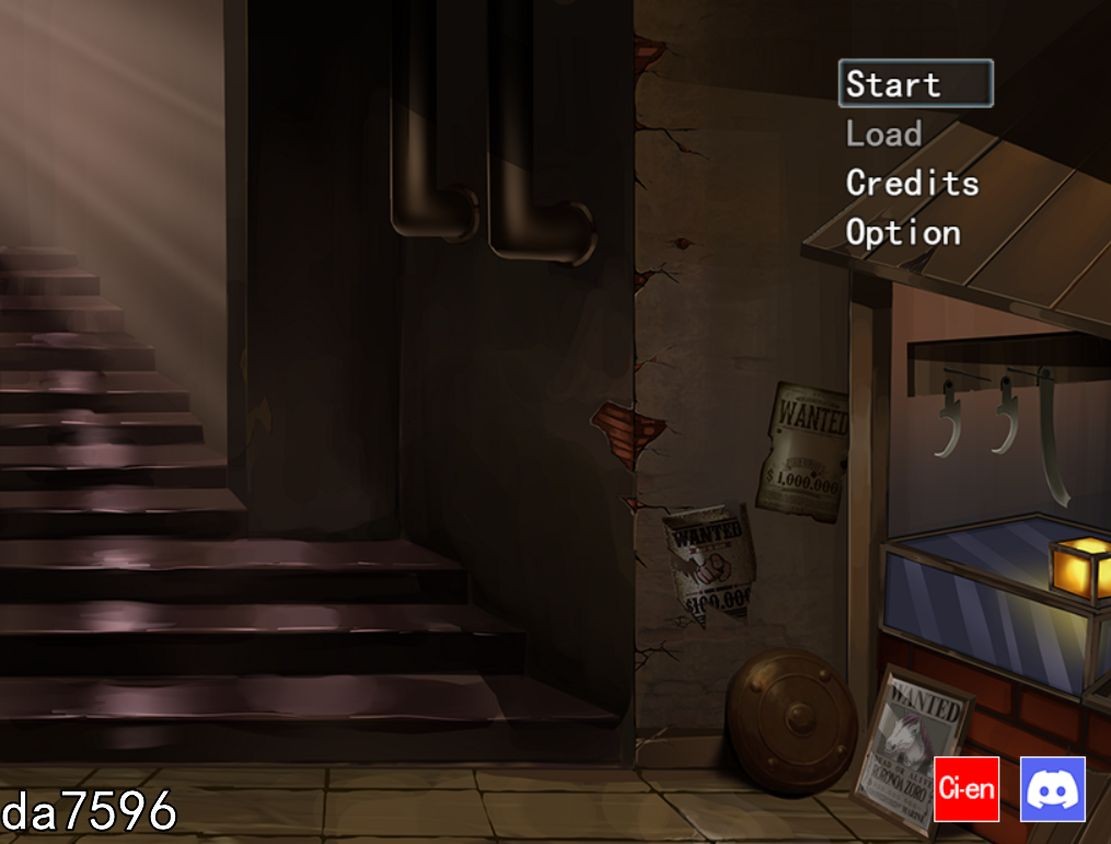Select Start in the title menu
The width and height of the screenshot is (1111, 844).
(x=915, y=84)
